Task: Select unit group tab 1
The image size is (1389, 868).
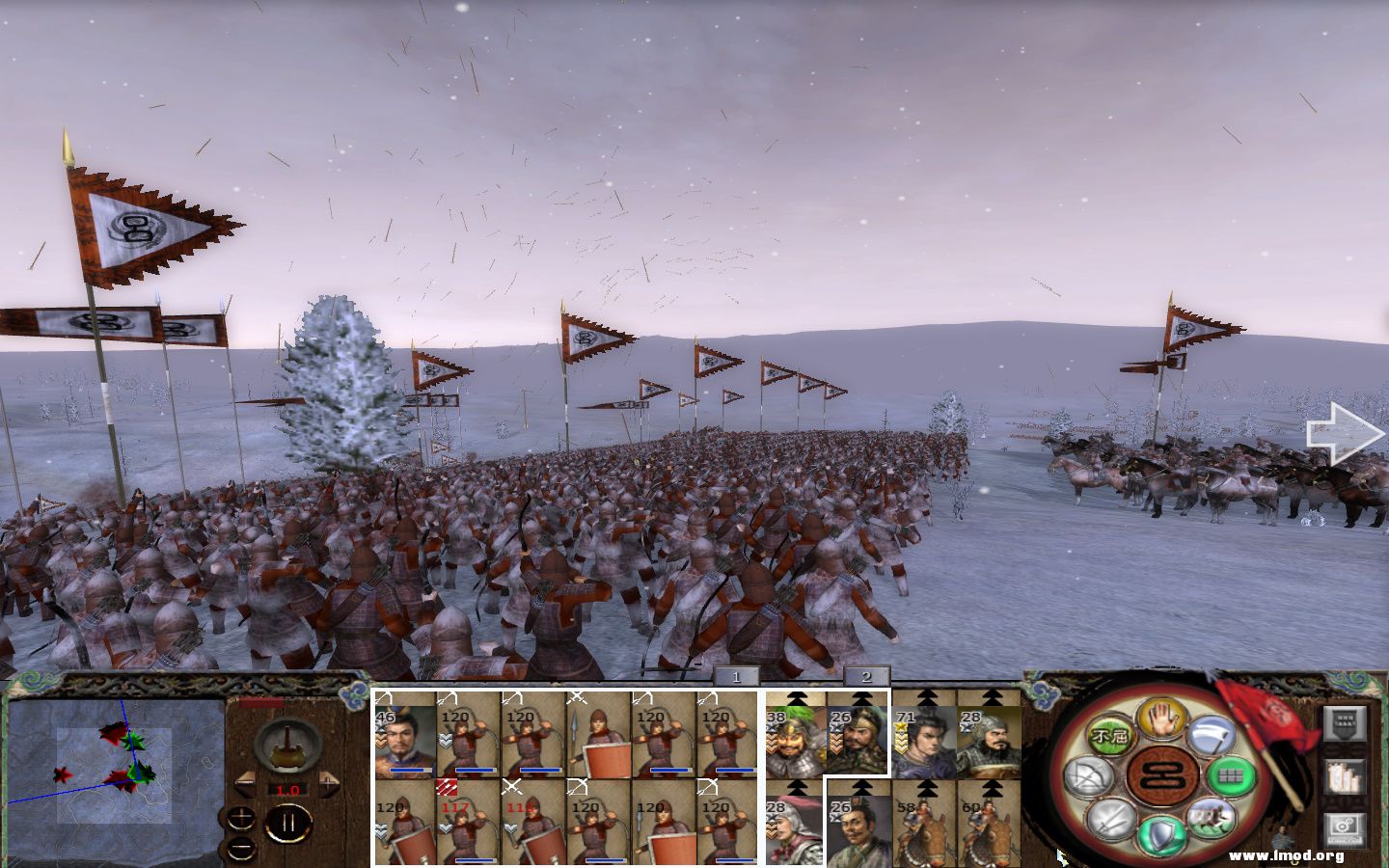Action: (x=735, y=676)
